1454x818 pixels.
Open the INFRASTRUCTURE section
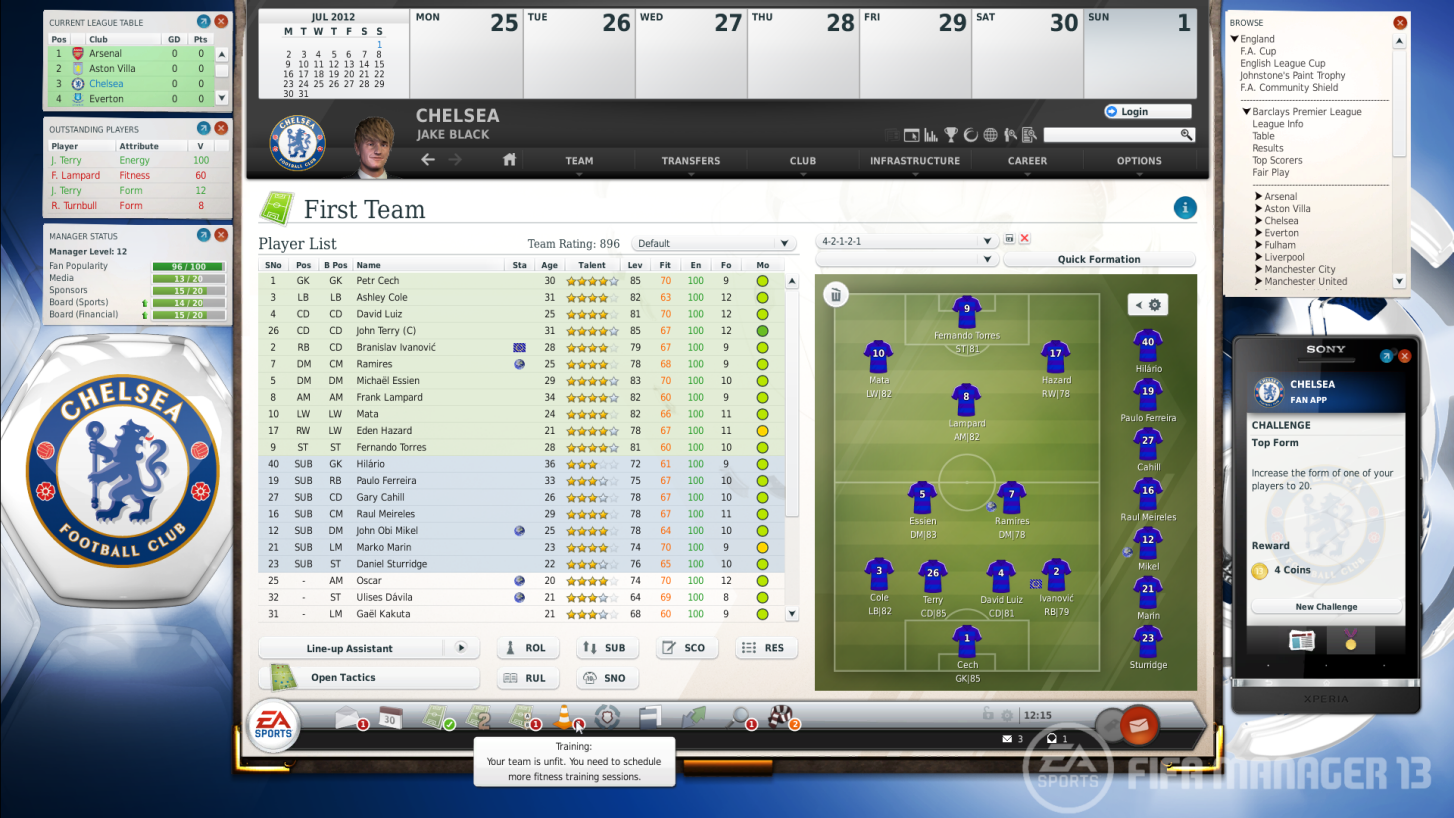[913, 160]
